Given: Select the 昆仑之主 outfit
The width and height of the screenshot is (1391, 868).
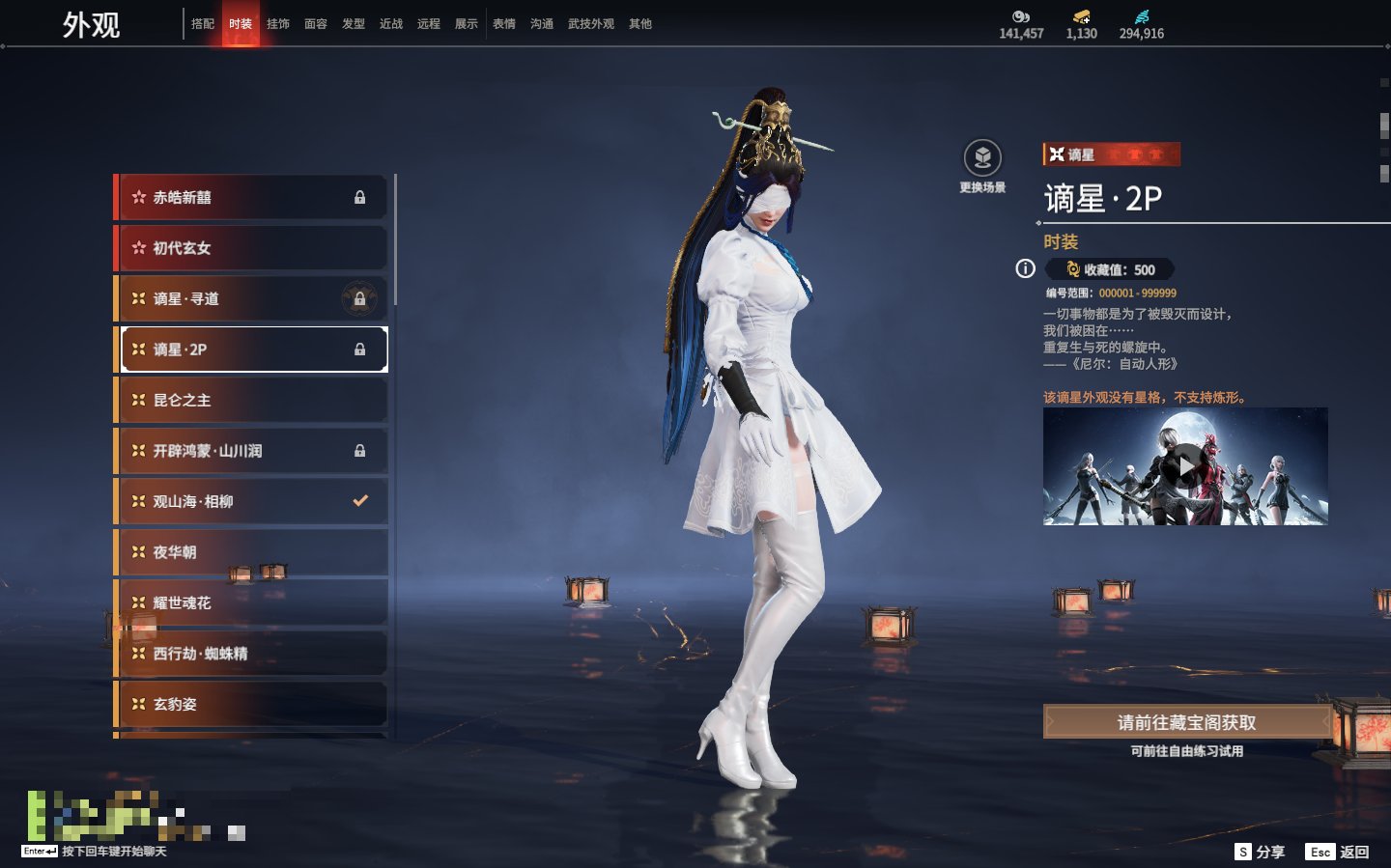Looking at the screenshot, I should click(x=251, y=400).
